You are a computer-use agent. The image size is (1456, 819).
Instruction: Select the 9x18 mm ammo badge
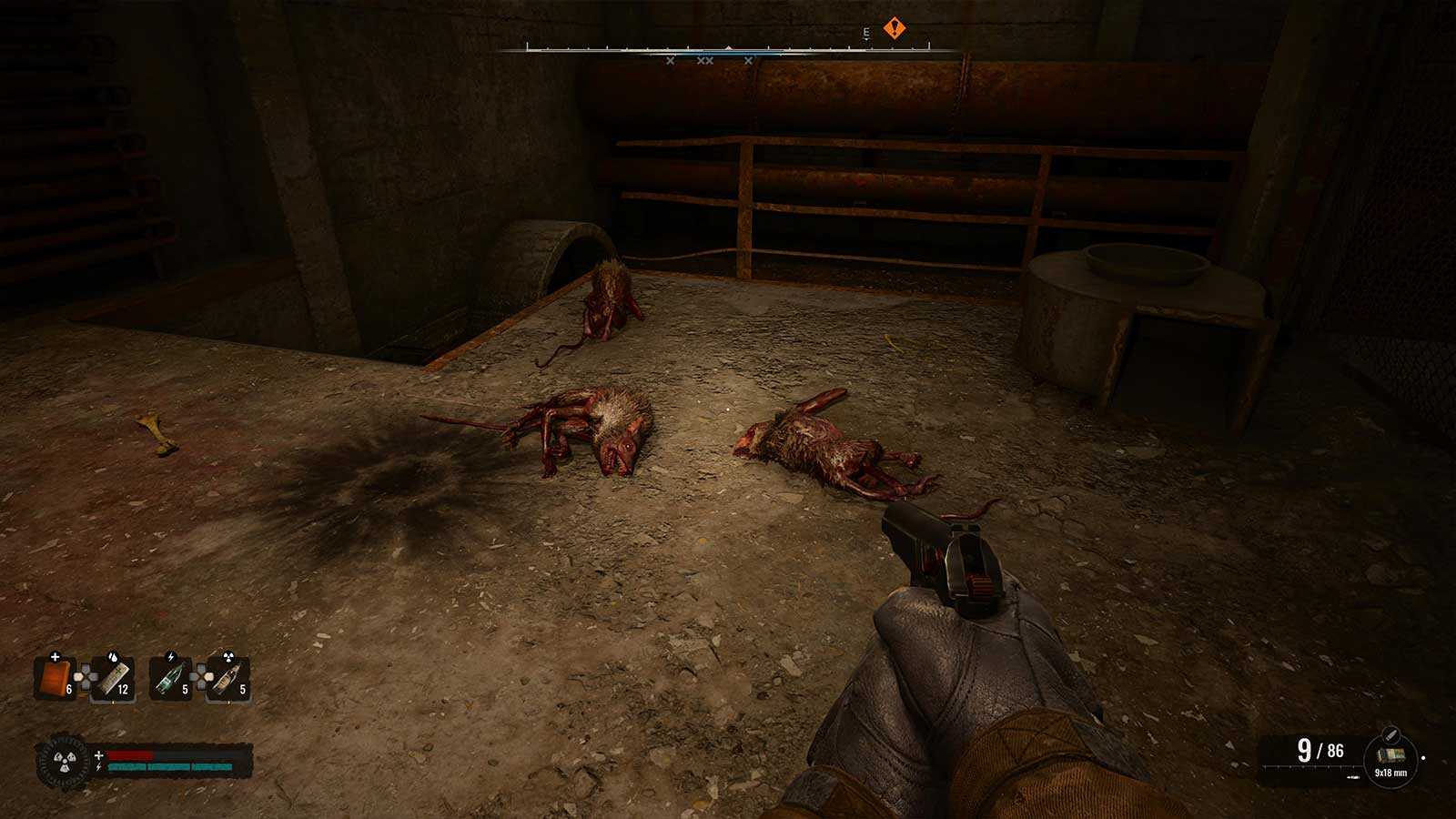(1390, 757)
